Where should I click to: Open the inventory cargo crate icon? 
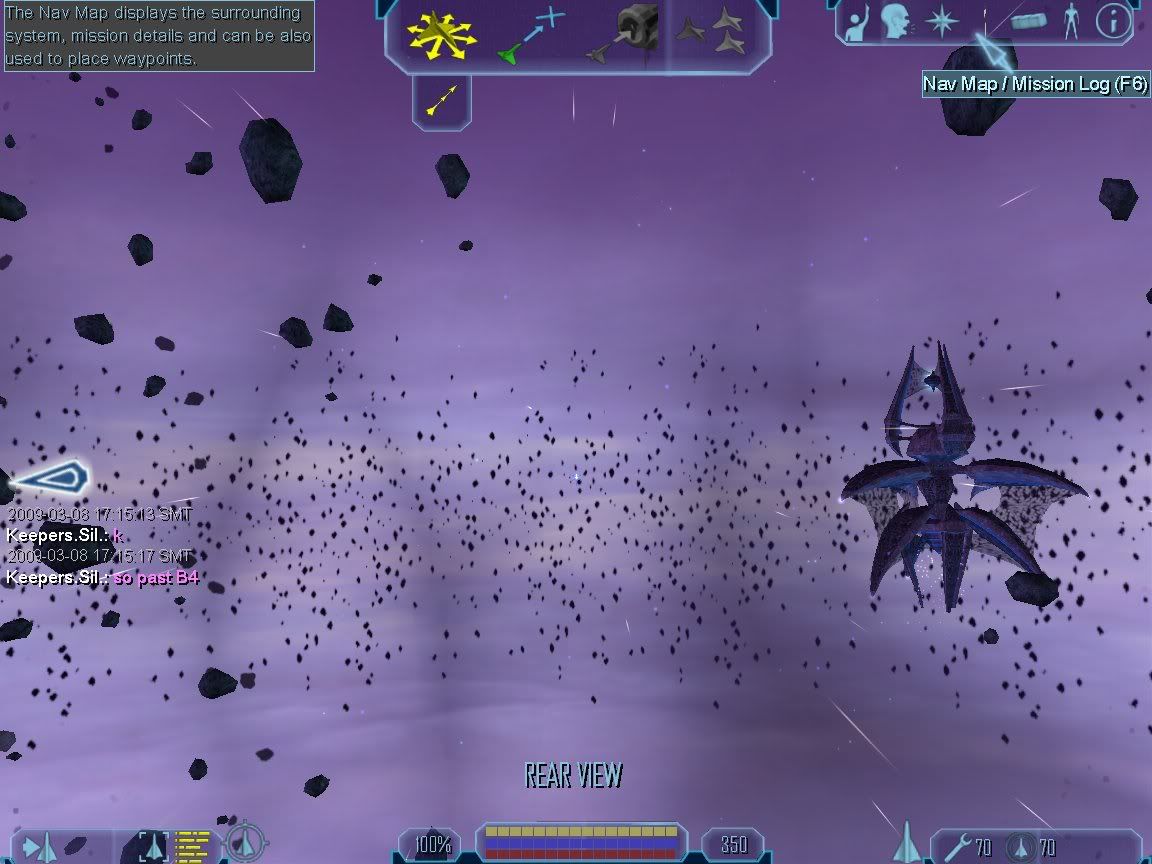[x=1029, y=21]
